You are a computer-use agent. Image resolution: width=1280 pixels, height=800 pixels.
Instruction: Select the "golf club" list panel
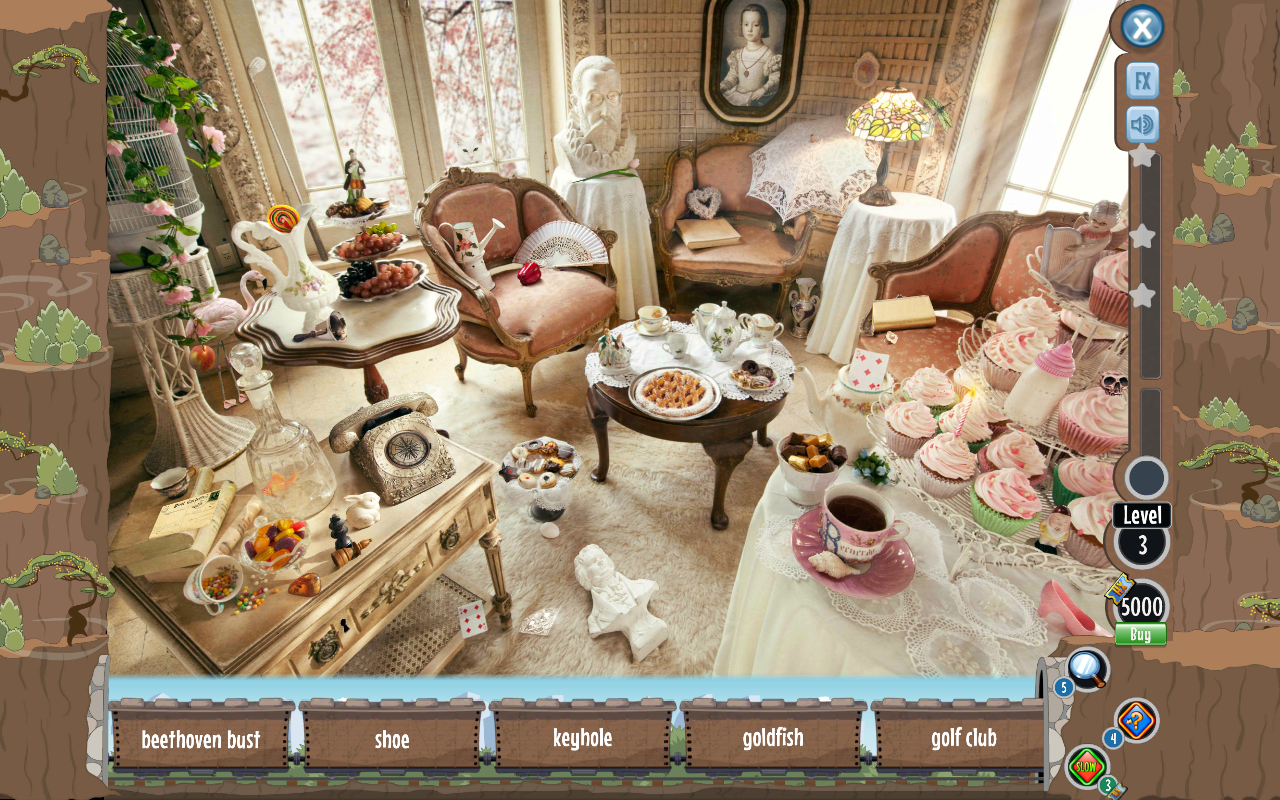click(963, 739)
